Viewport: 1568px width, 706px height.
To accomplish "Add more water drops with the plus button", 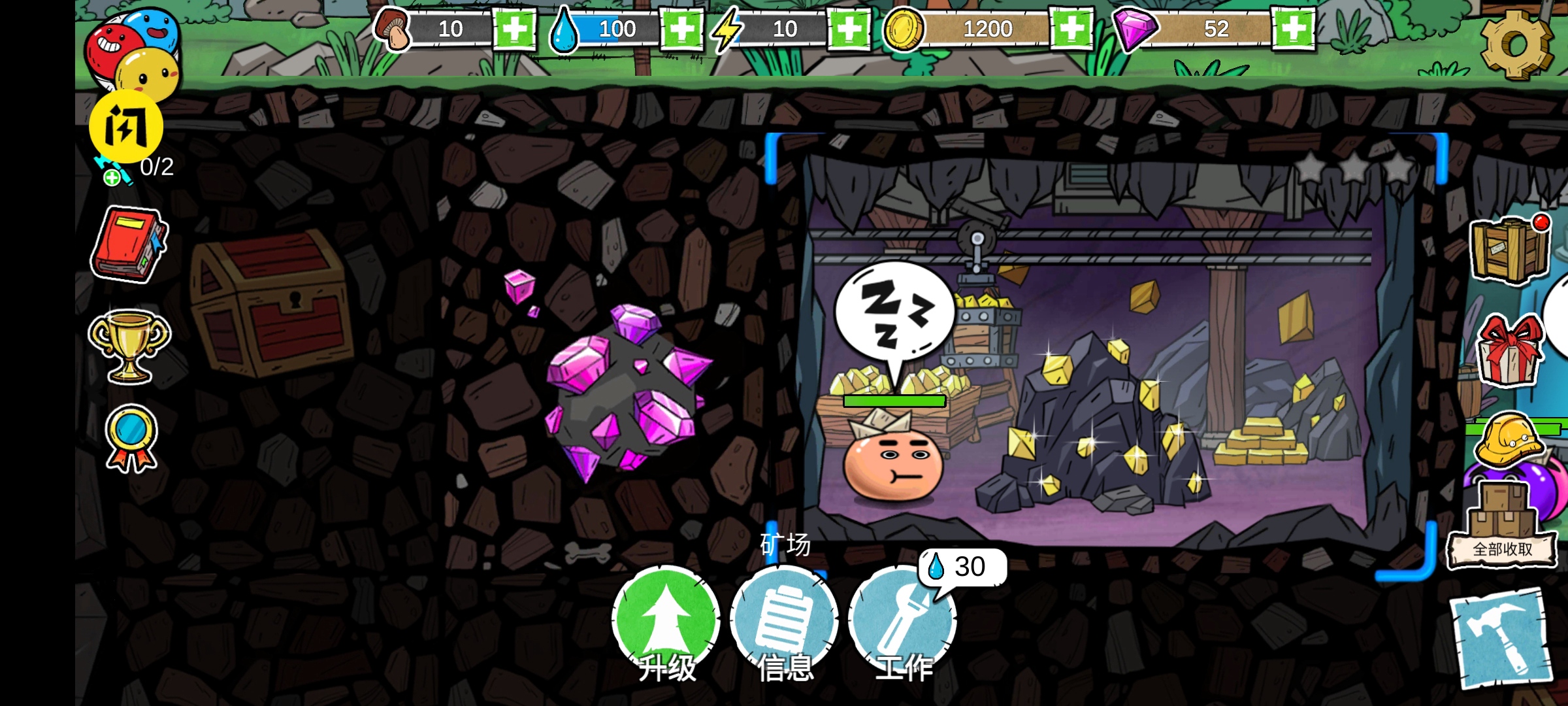I will point(681,29).
